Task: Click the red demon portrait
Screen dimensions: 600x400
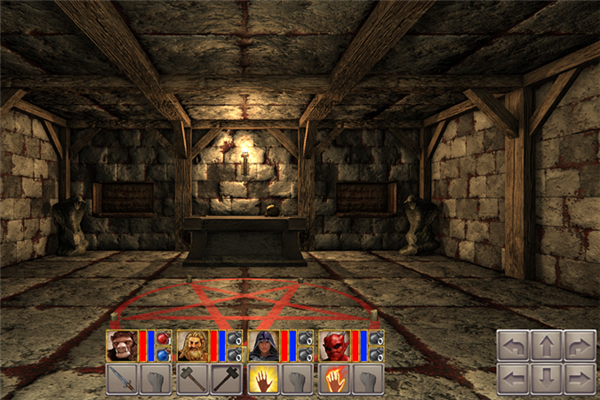Action: click(334, 345)
